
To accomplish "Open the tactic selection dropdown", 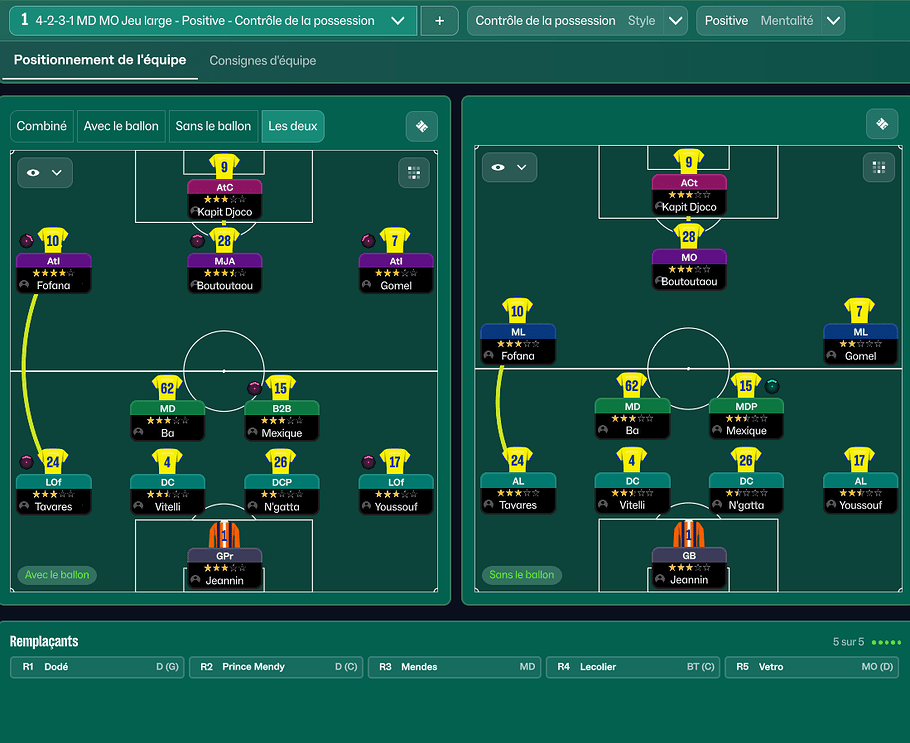I will [398, 20].
